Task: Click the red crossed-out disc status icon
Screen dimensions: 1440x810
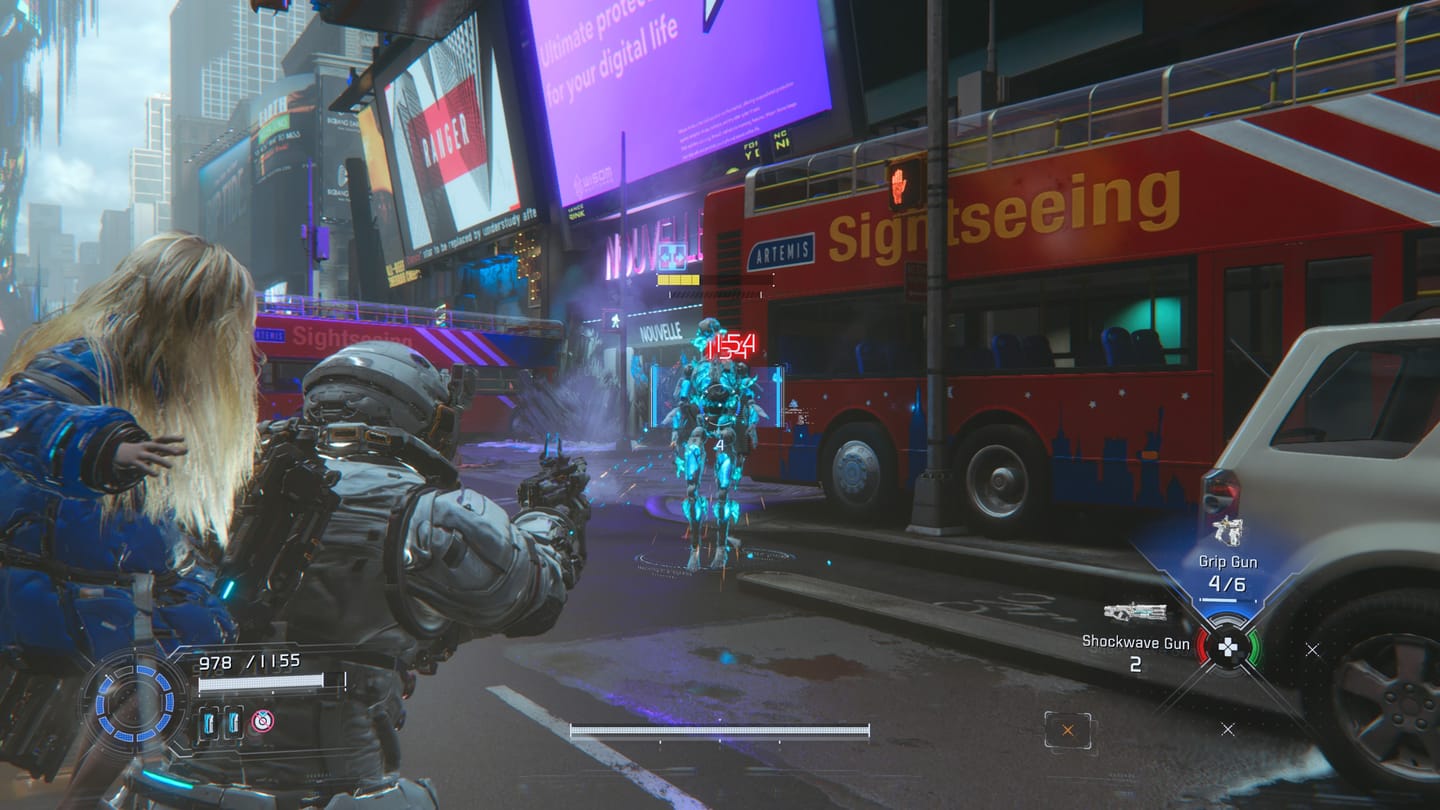Action: click(262, 721)
